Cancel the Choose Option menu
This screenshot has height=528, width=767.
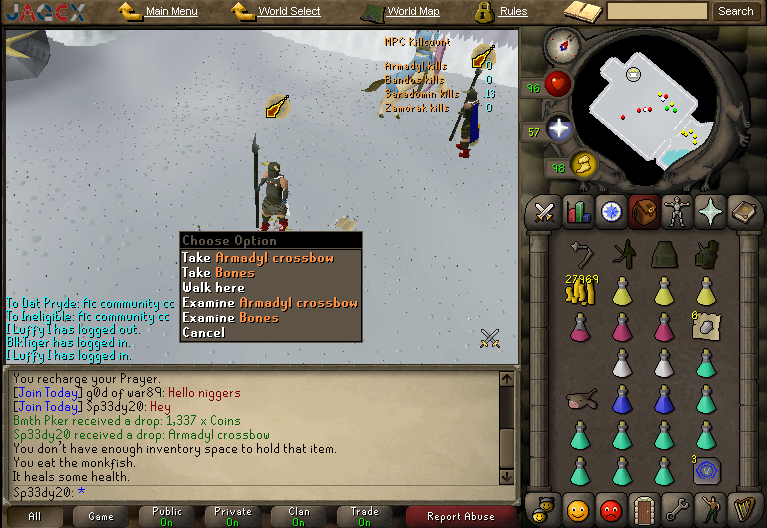203,333
